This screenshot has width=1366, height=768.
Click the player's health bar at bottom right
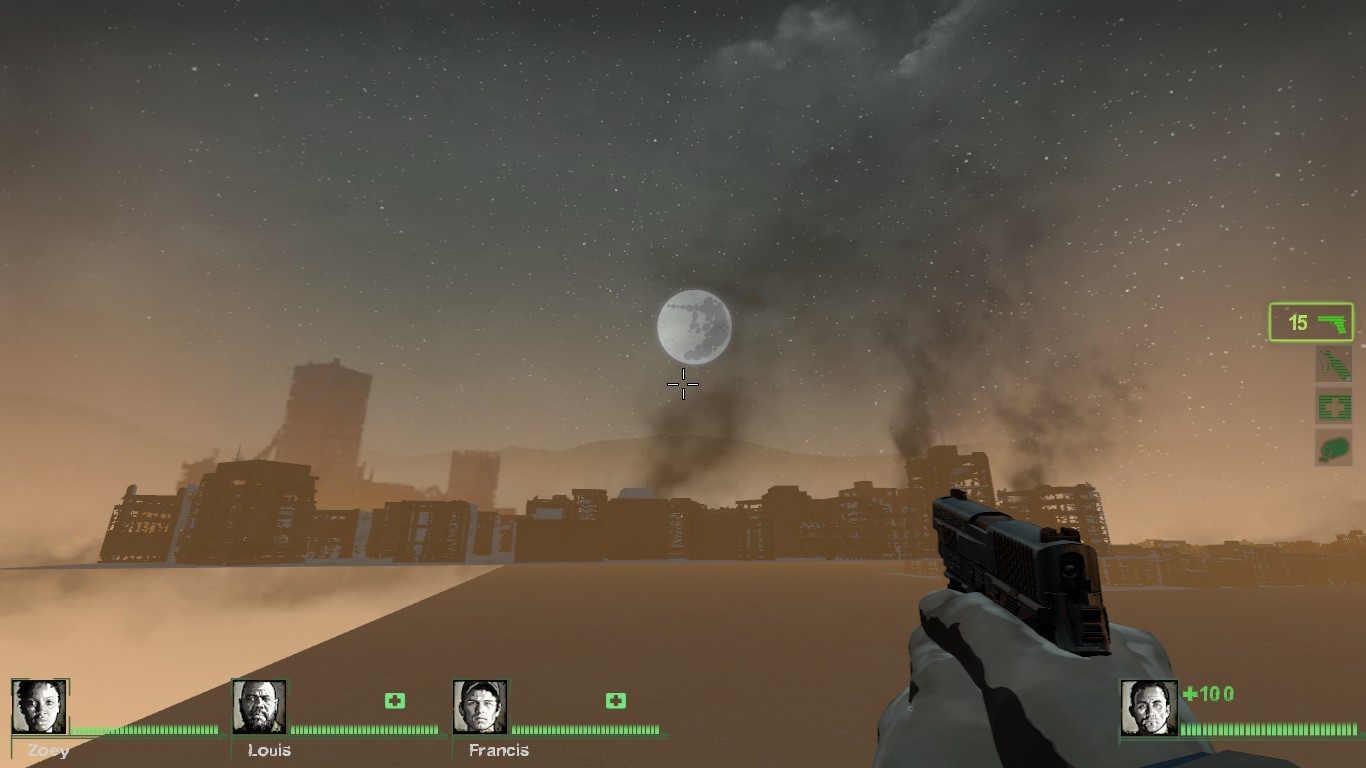point(1270,729)
